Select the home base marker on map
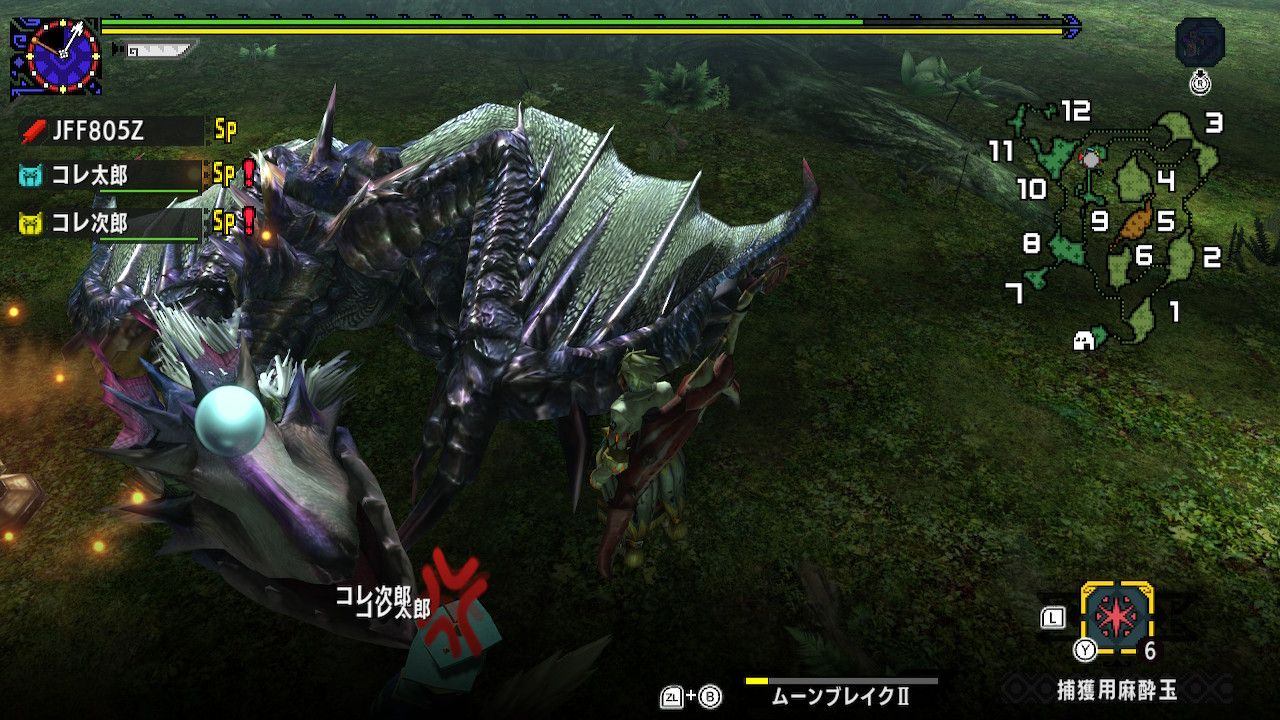Image resolution: width=1280 pixels, height=720 pixels. point(1083,341)
